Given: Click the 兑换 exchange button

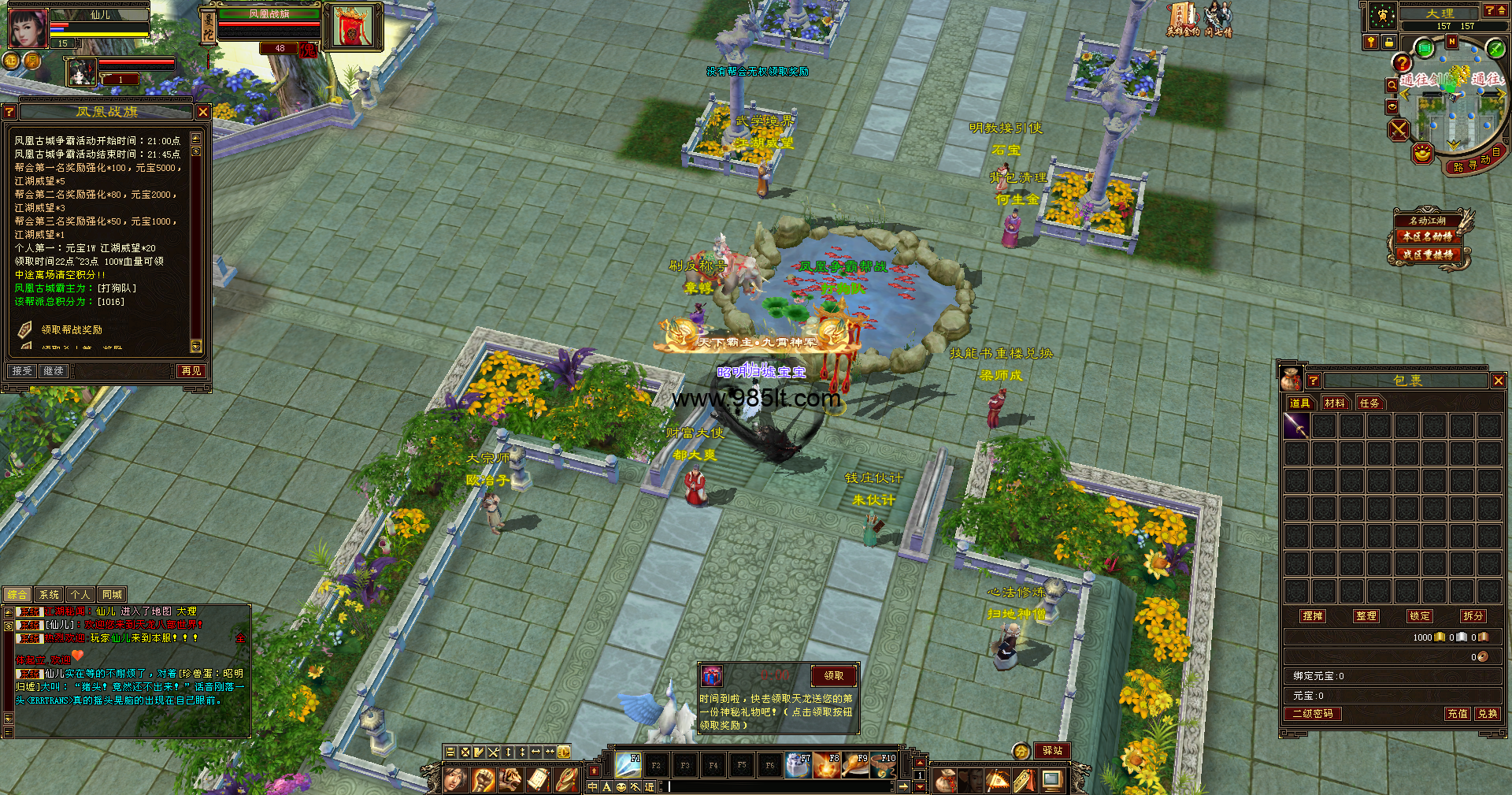Looking at the screenshot, I should click(1487, 714).
